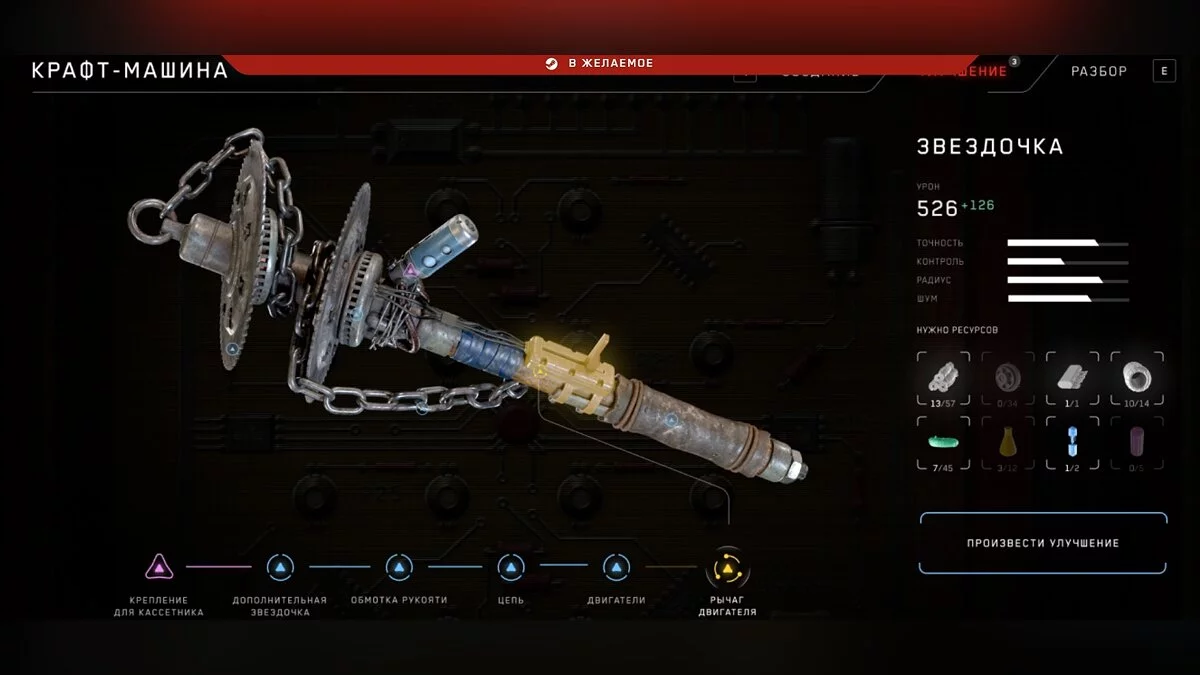Switch to the Разбор tab
Viewport: 1200px width, 675px height.
point(1098,71)
